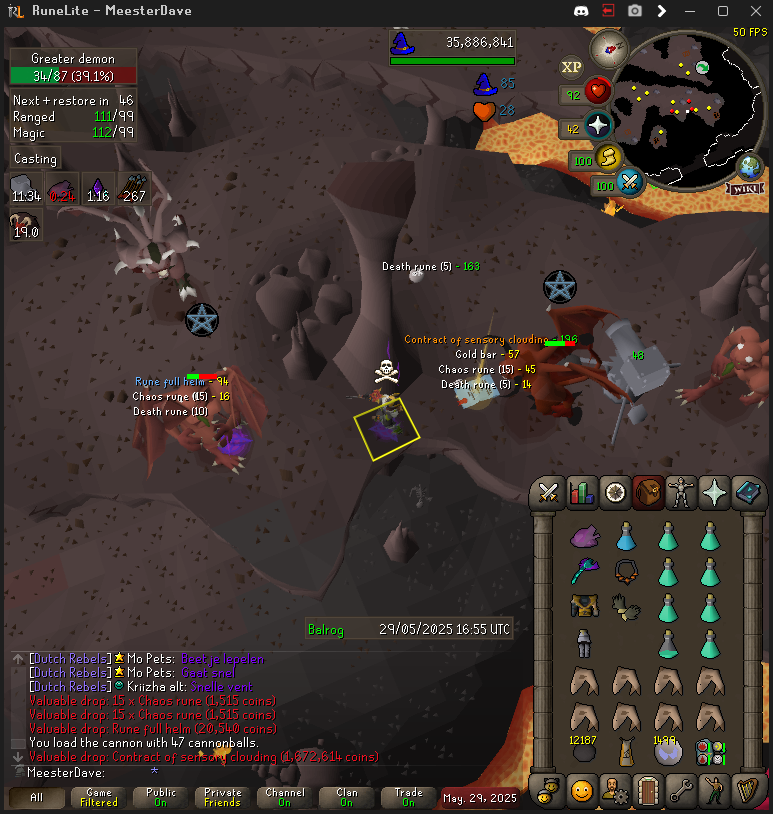773x814 pixels.
Task: Open the Combat Options tab
Action: 548,492
